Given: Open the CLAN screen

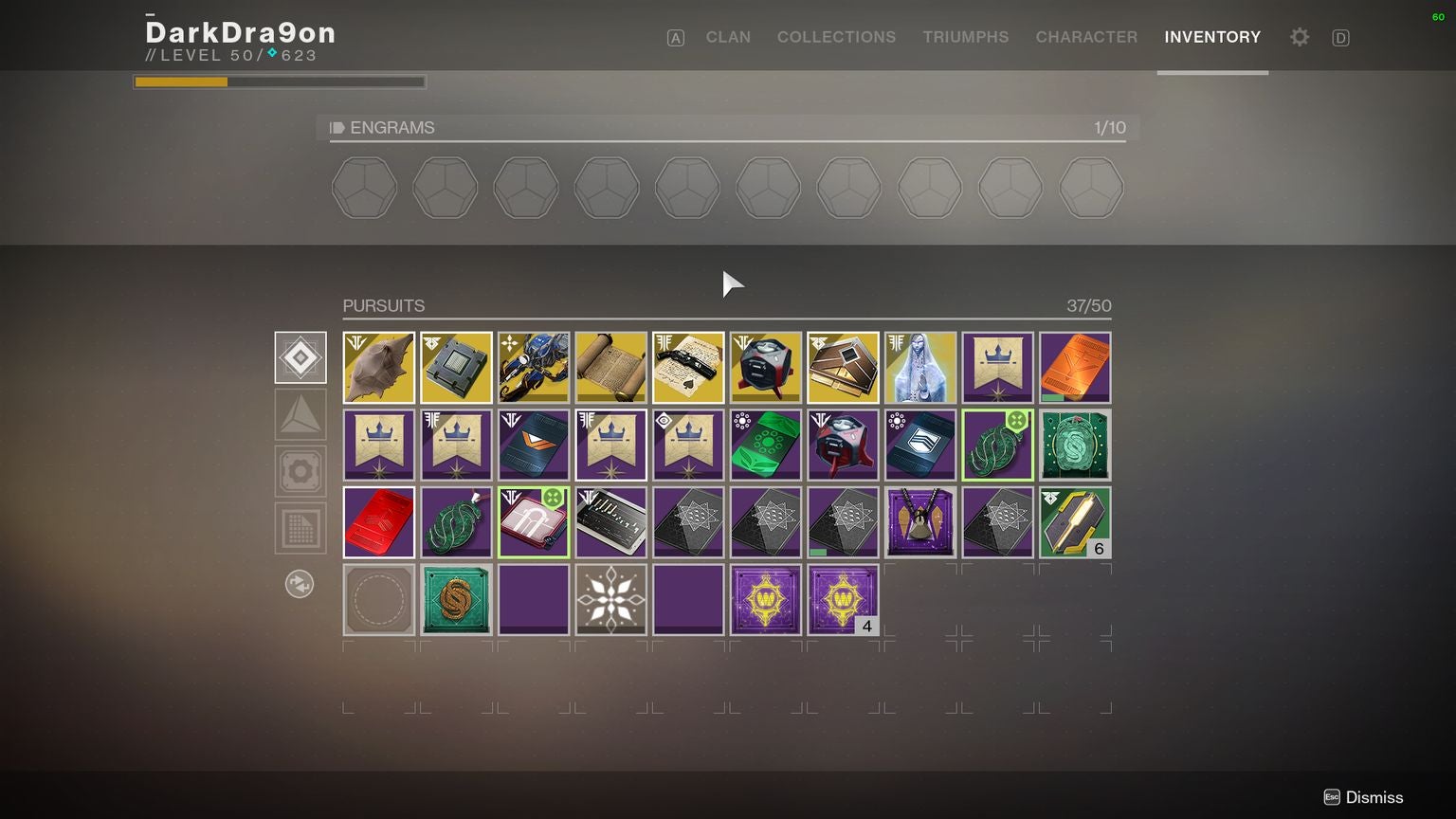Looking at the screenshot, I should click(727, 37).
